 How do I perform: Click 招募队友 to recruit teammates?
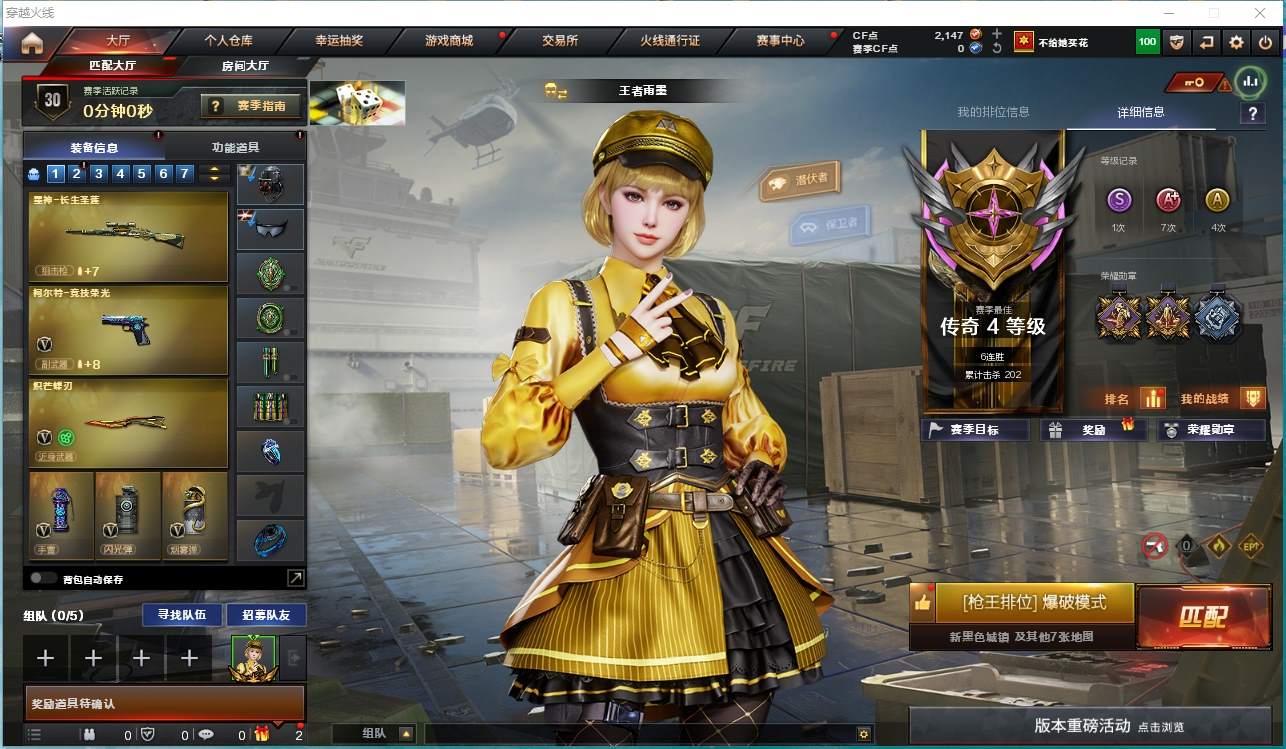pos(266,614)
